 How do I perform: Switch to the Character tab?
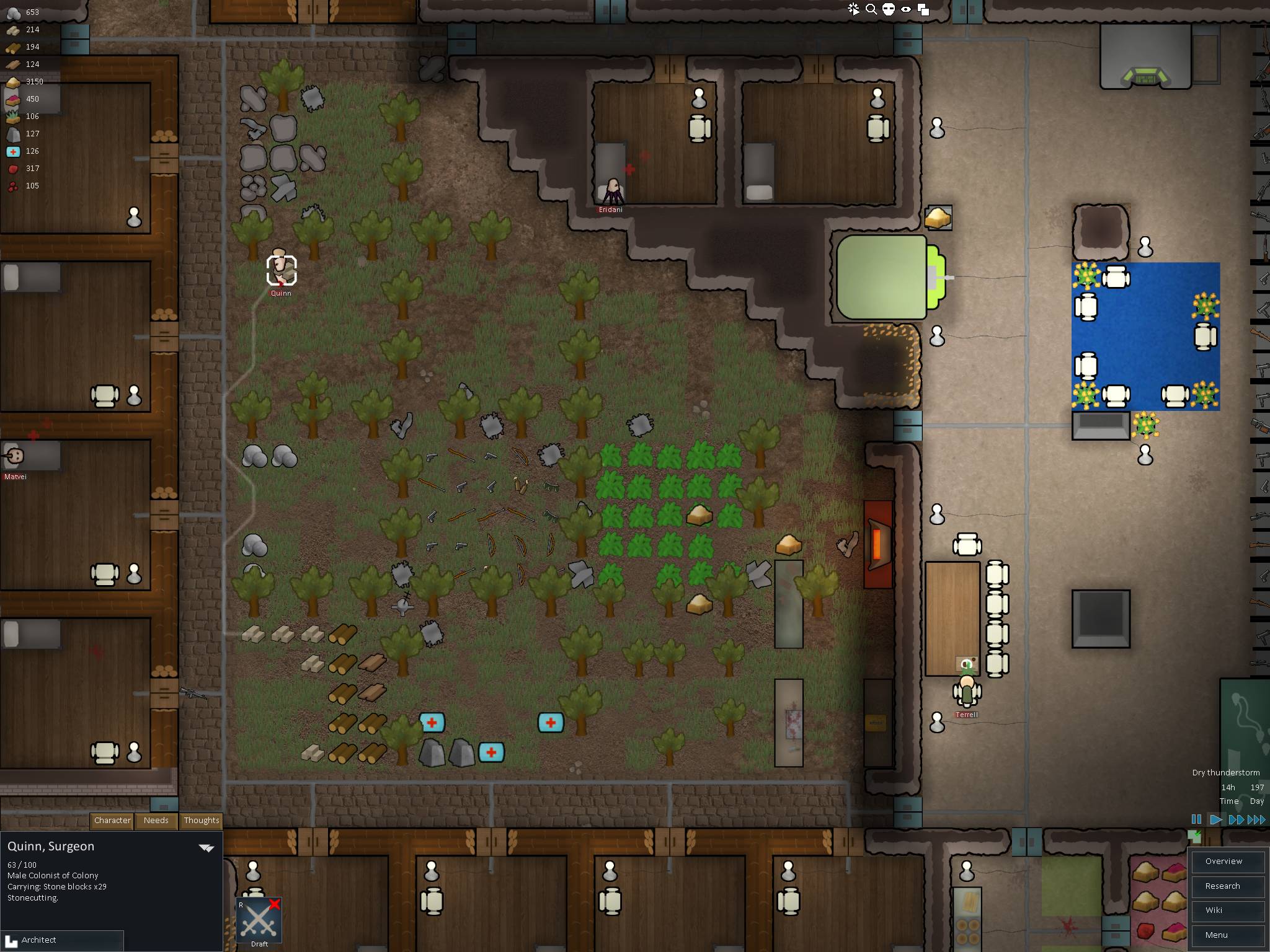112,821
